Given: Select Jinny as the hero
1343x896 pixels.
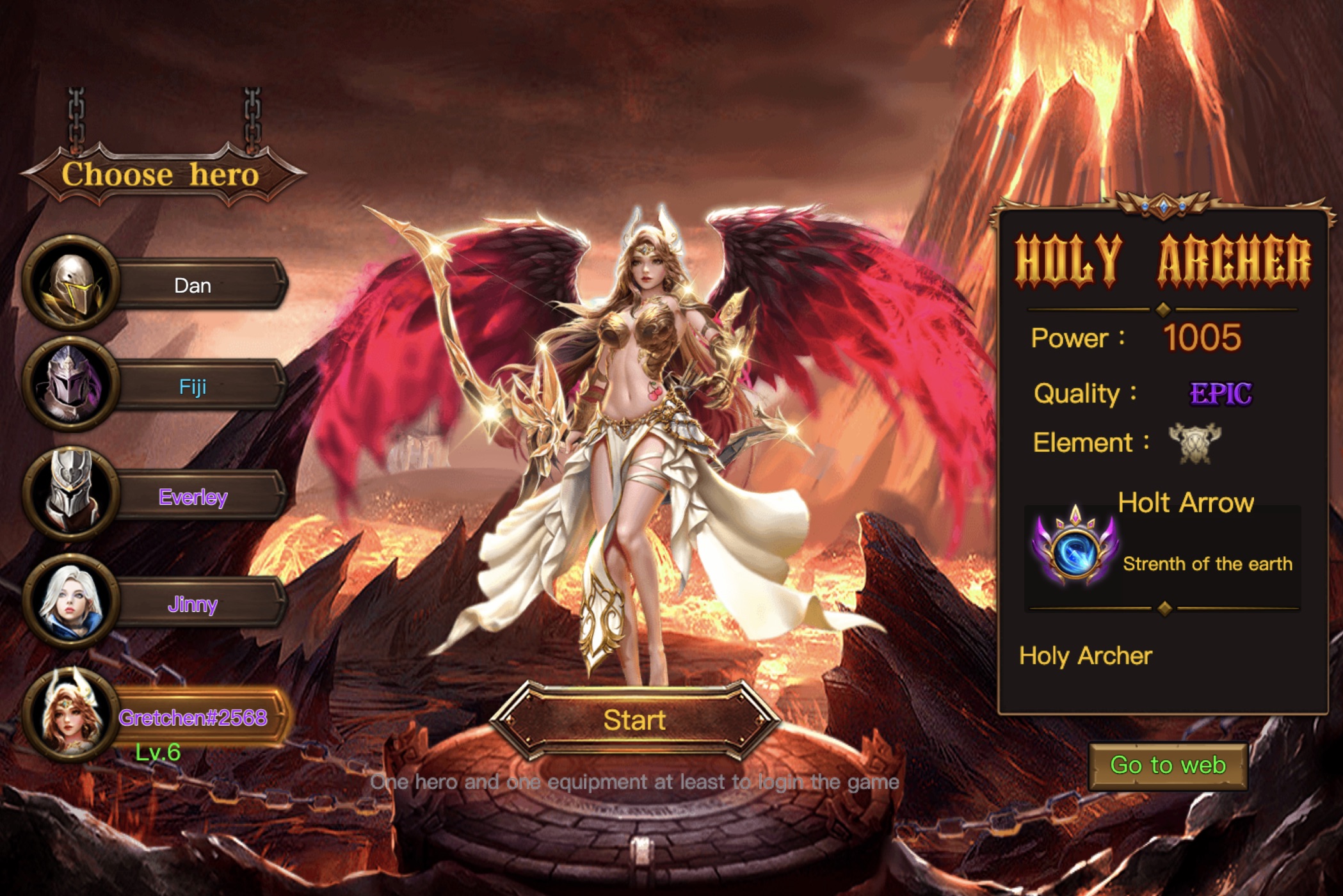Looking at the screenshot, I should tap(193, 604).
